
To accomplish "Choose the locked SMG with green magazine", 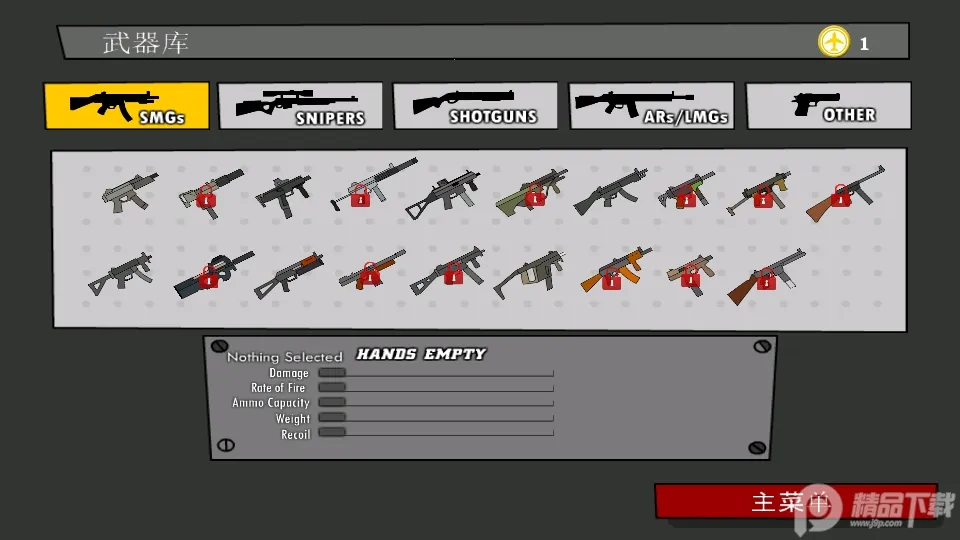I will 687,190.
